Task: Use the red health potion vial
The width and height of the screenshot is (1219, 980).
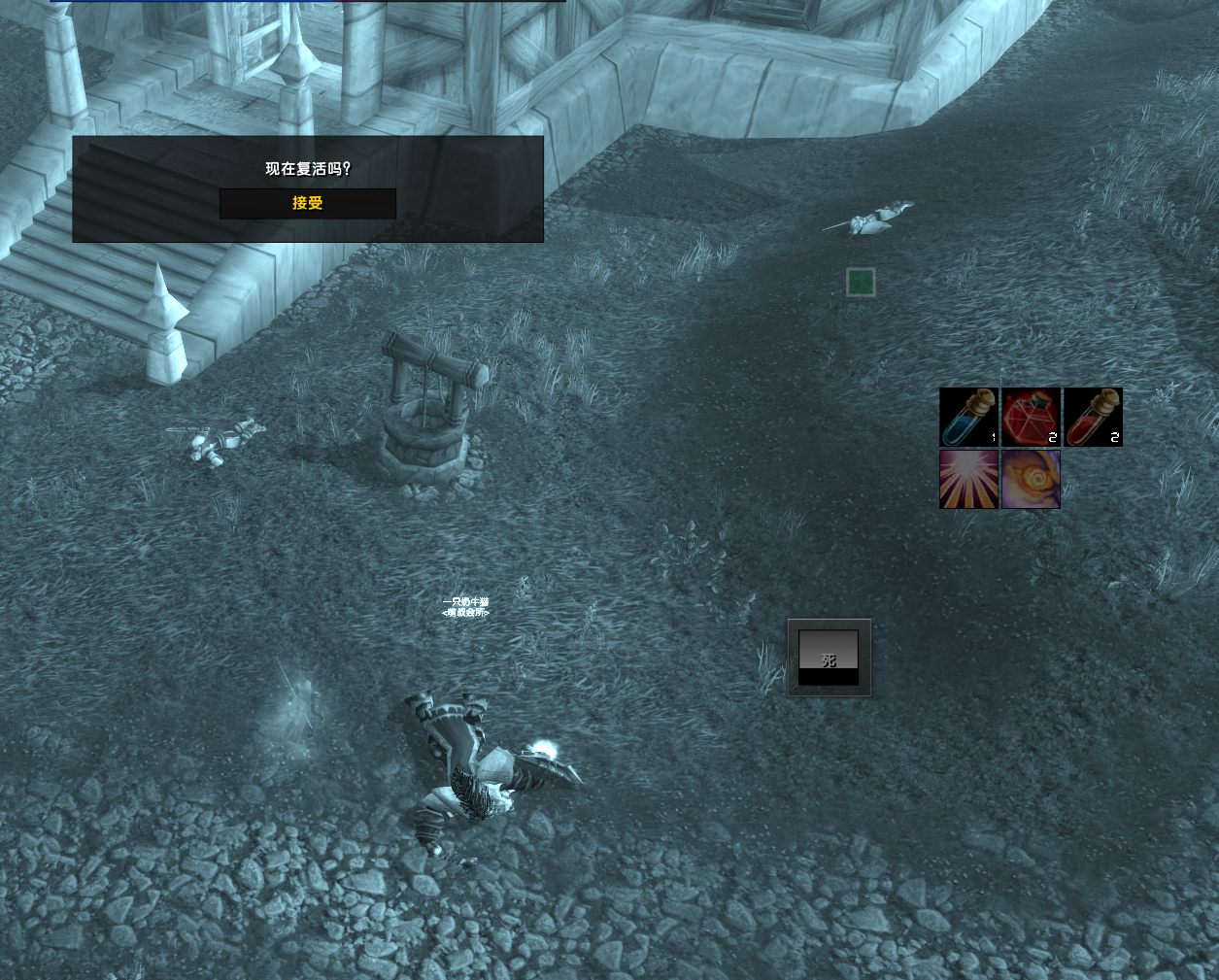Action: tap(1093, 418)
